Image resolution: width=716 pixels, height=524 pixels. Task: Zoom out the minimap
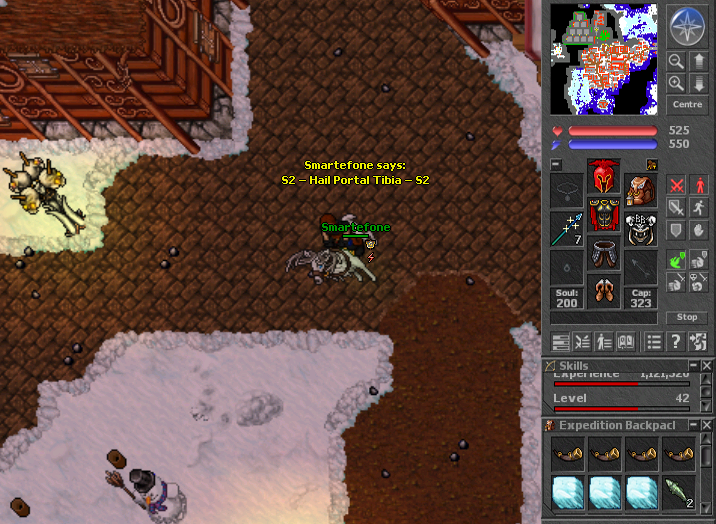point(676,61)
